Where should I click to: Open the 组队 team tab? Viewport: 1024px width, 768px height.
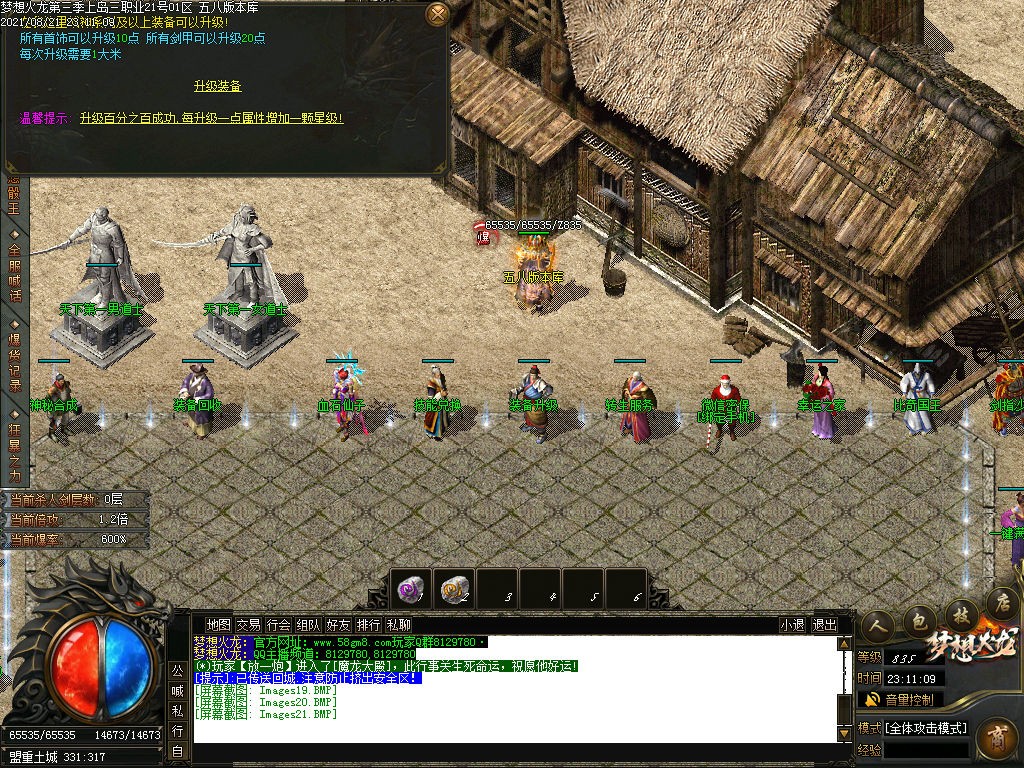[308, 625]
